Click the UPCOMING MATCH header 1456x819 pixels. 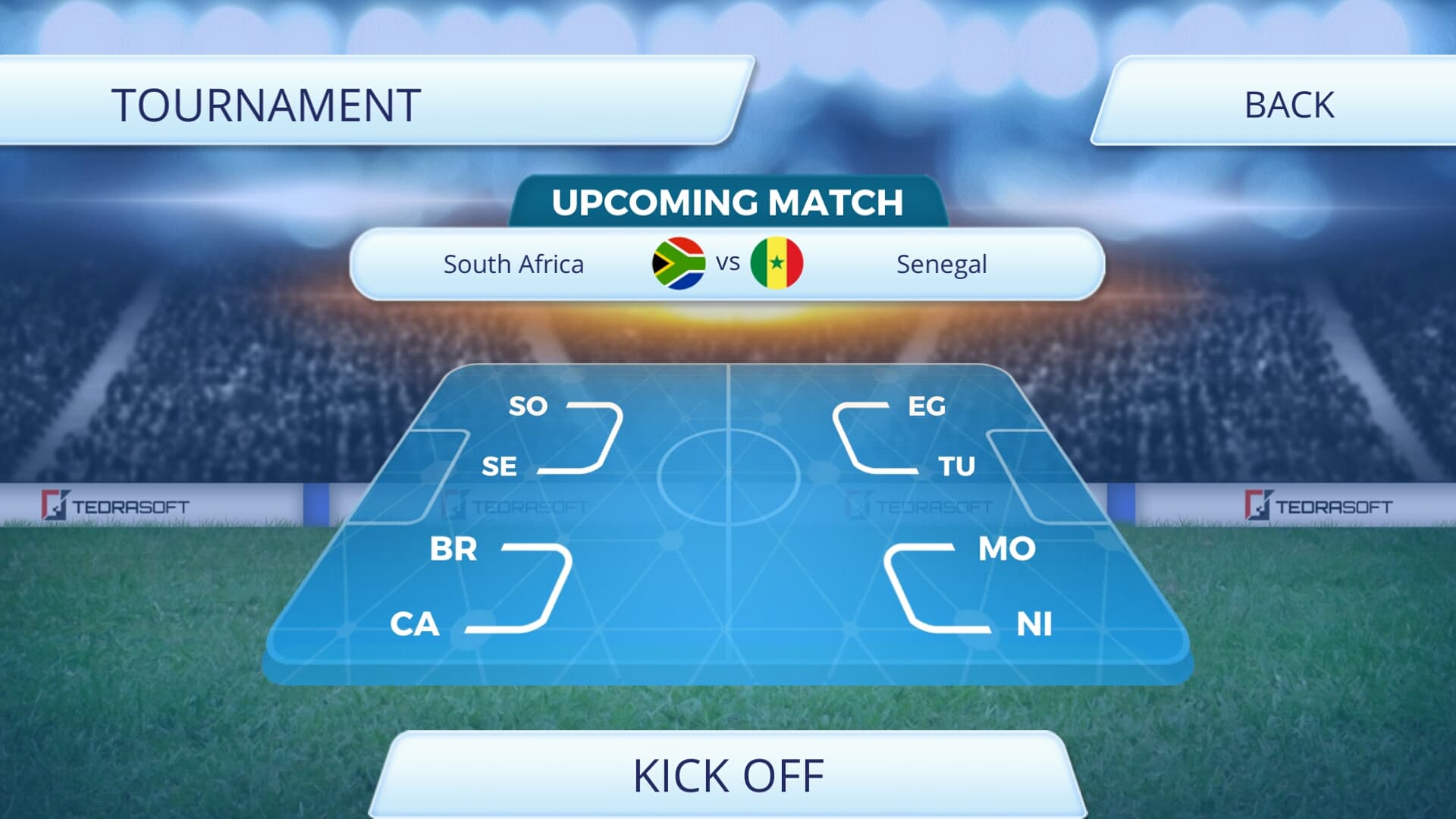click(x=728, y=202)
